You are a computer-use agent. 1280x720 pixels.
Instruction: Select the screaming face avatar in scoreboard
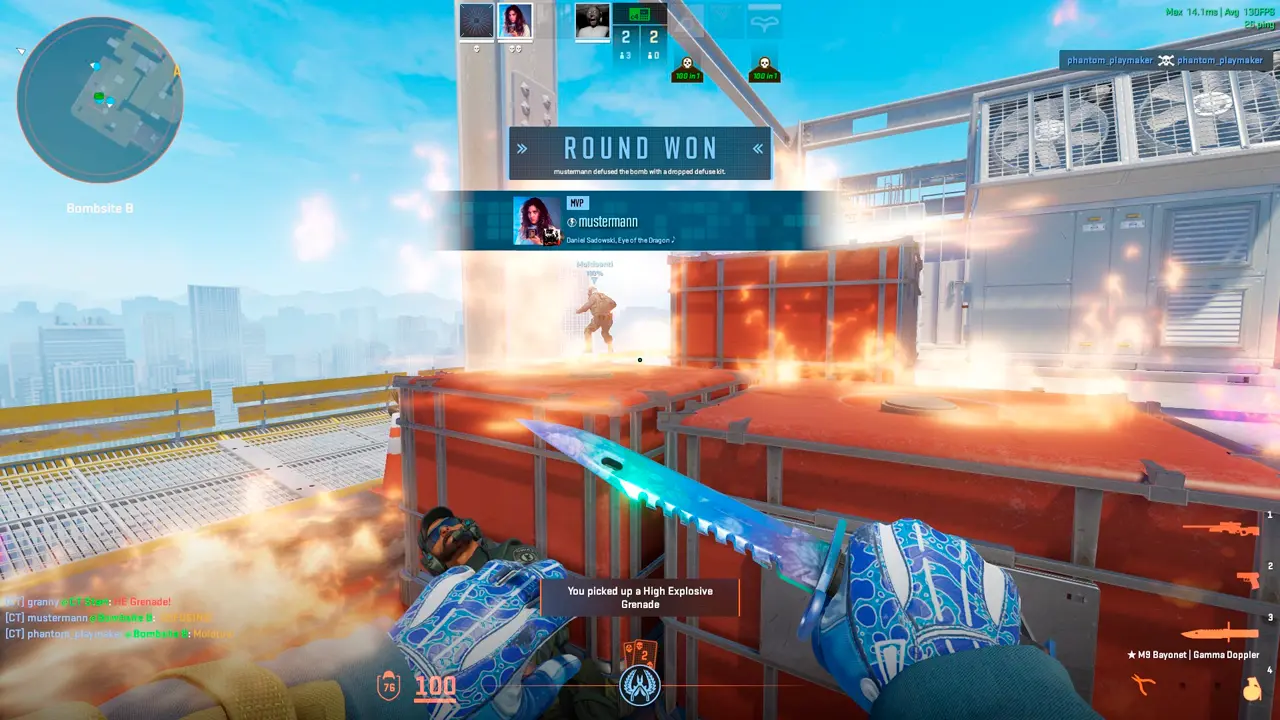pos(592,21)
